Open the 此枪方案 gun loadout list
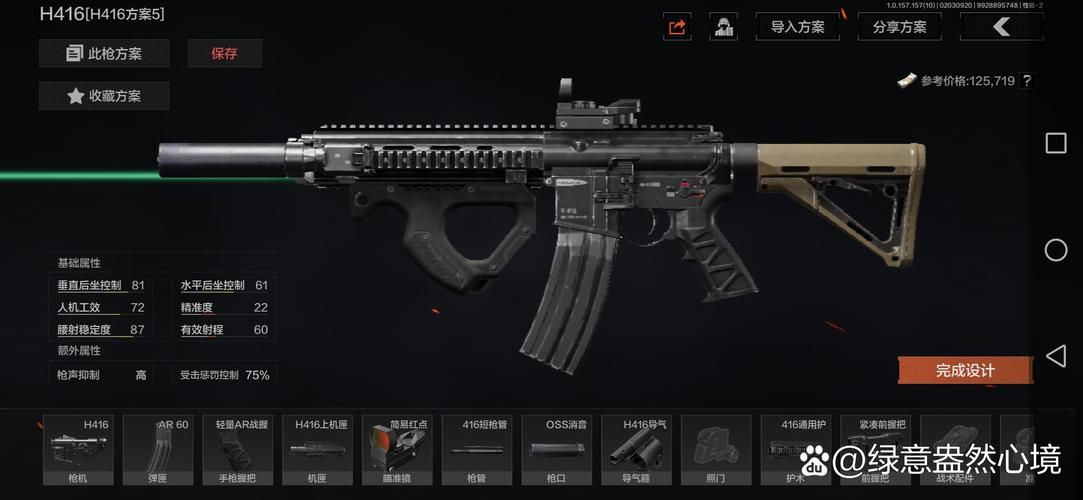Image resolution: width=1083 pixels, height=500 pixels. click(x=104, y=53)
